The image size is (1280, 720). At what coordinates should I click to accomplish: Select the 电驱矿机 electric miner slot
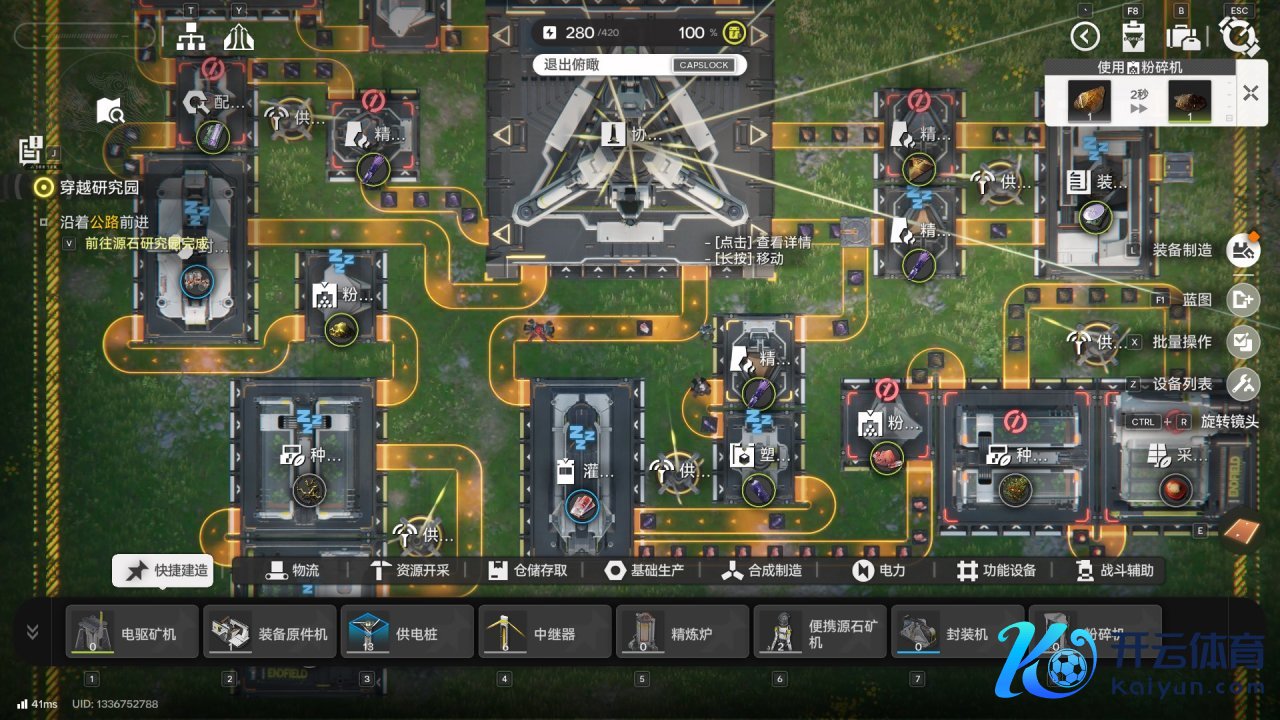pyautogui.click(x=132, y=633)
